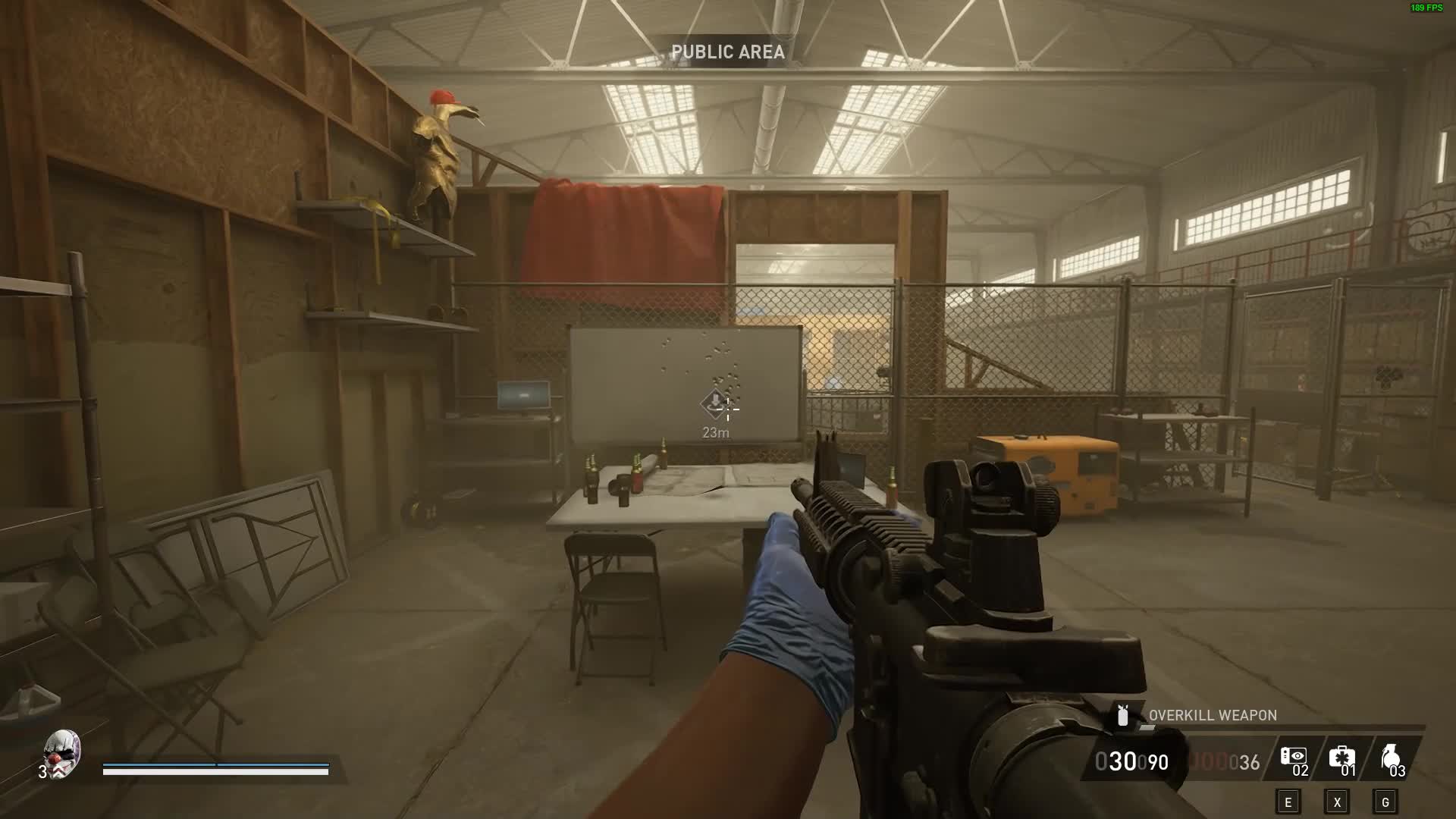Click the clown mask player portrait
The height and width of the screenshot is (819, 1456).
point(62,752)
